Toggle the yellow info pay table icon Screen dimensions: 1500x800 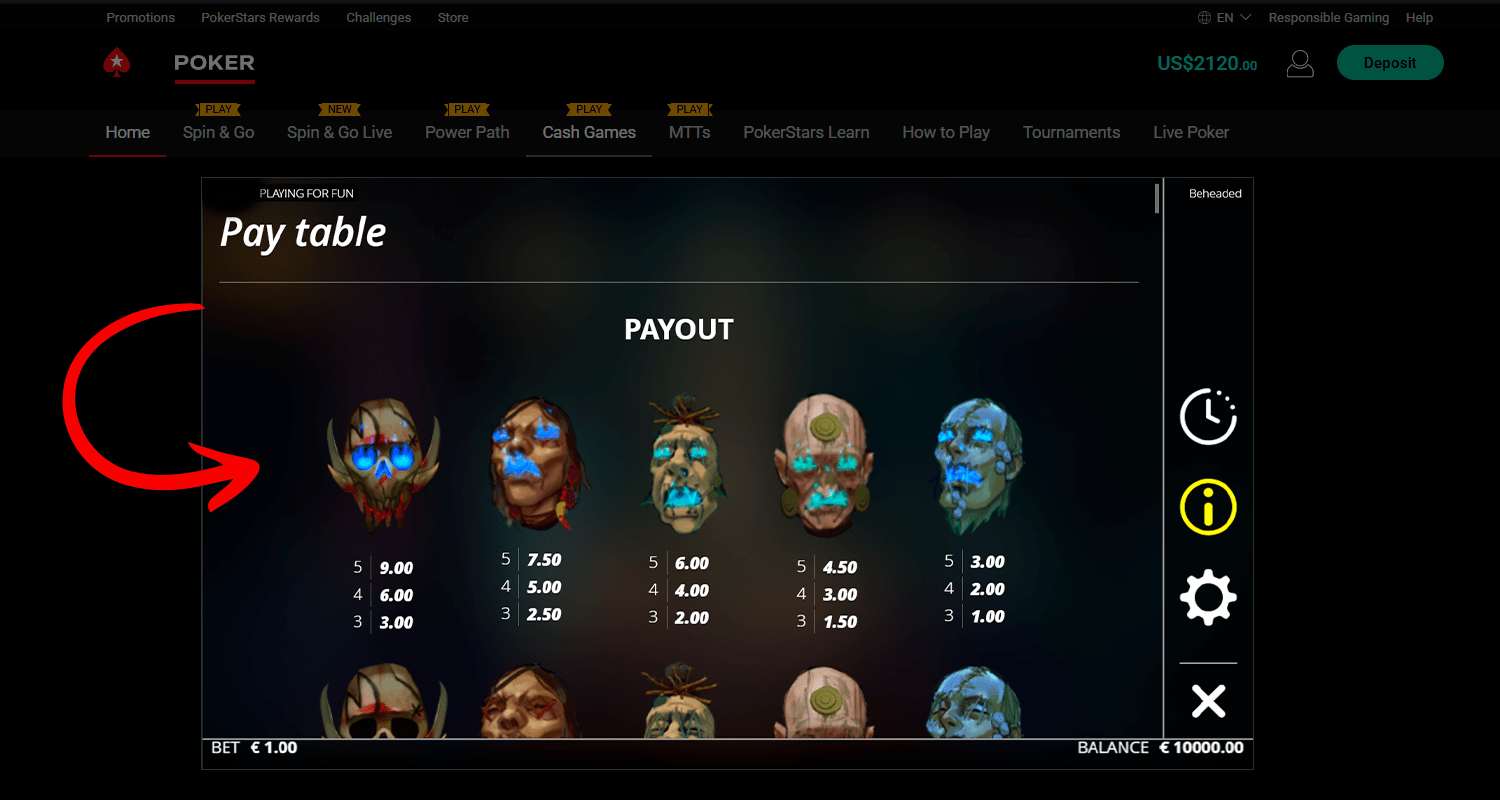click(1208, 507)
